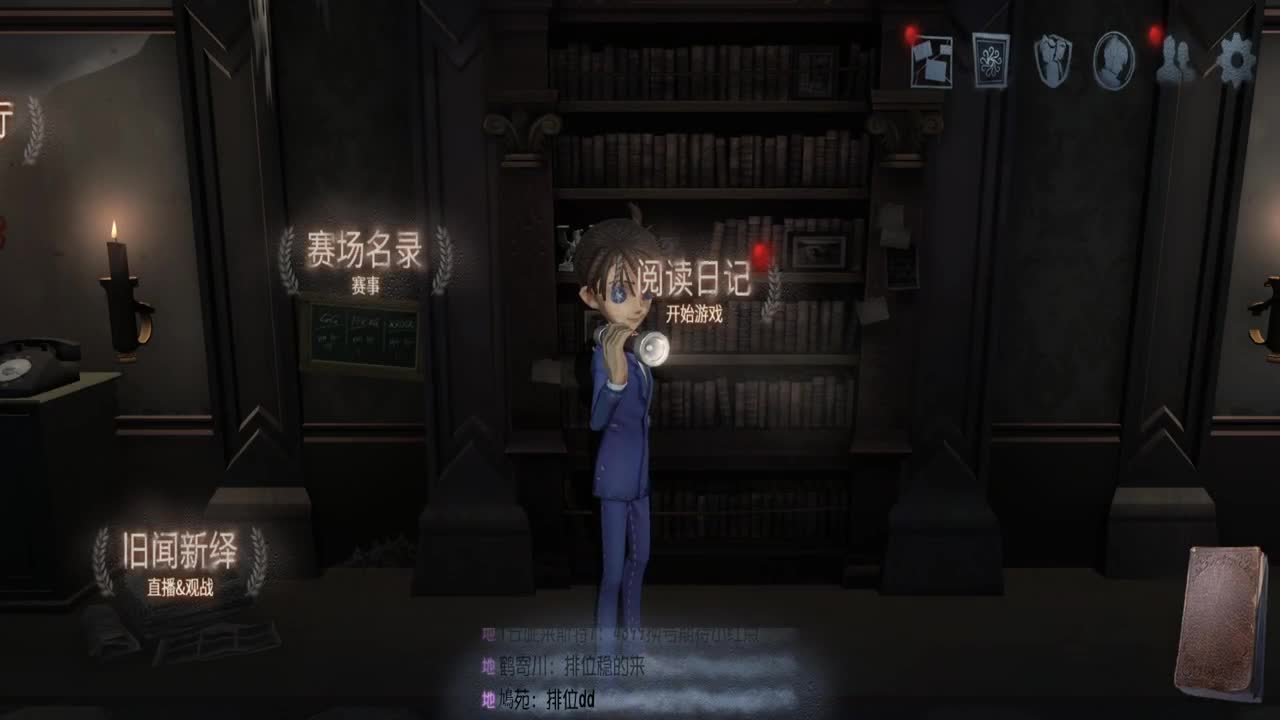Open the mail notice icon top right
Viewport: 1280px width, 720px height.
[x=930, y=62]
